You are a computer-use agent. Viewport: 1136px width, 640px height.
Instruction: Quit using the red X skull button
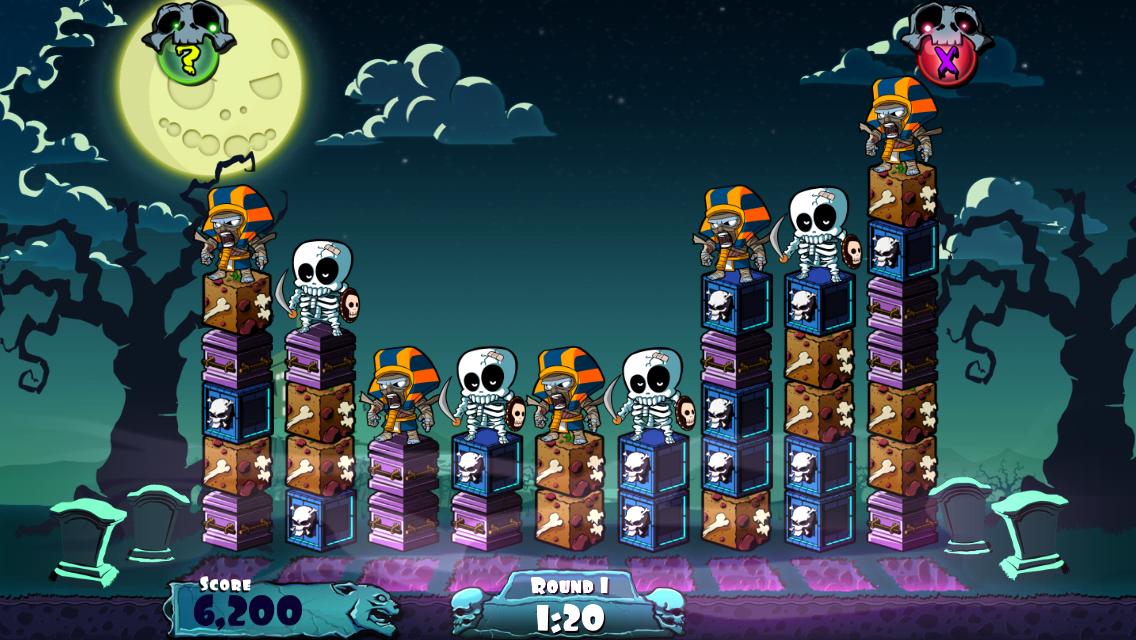[x=944, y=56]
